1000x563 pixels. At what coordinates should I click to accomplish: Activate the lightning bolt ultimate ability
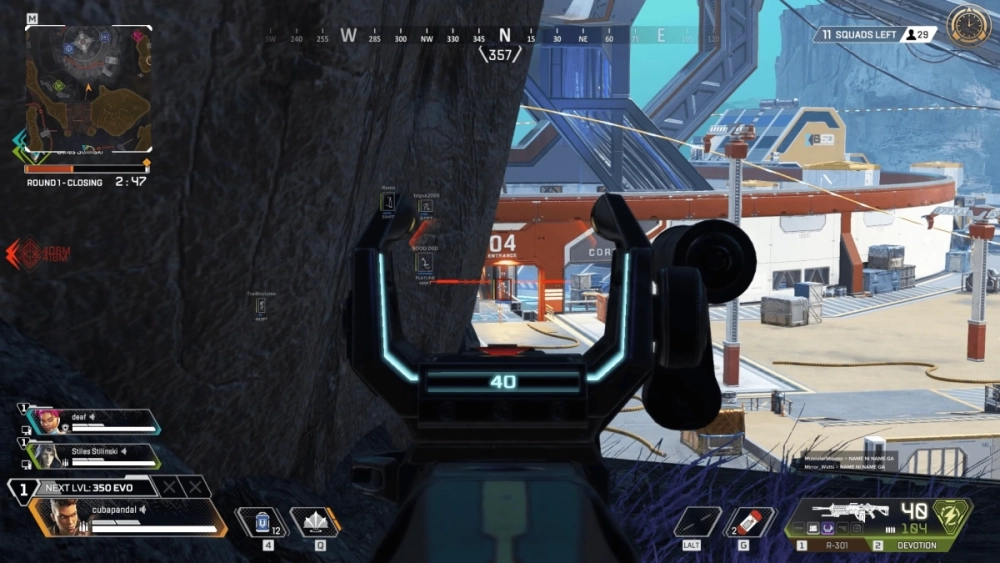(952, 516)
